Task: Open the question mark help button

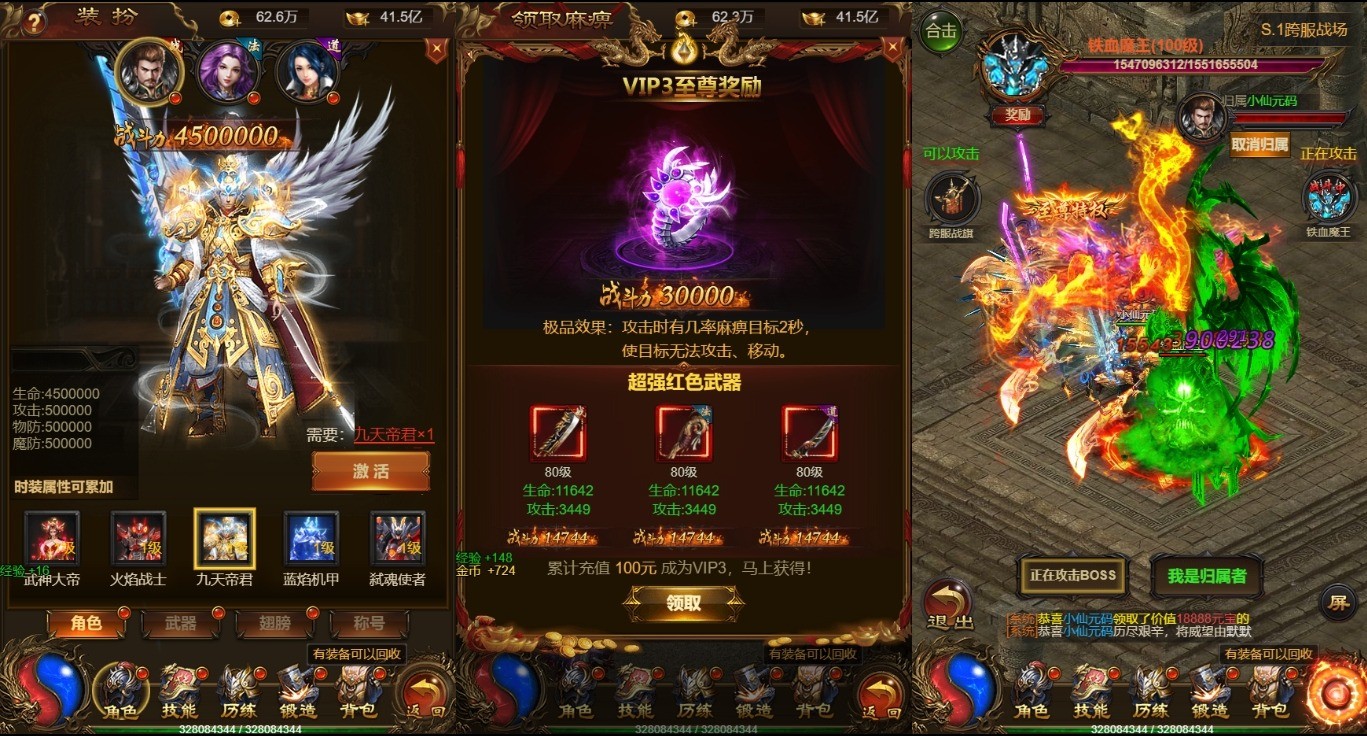Action: coord(35,20)
